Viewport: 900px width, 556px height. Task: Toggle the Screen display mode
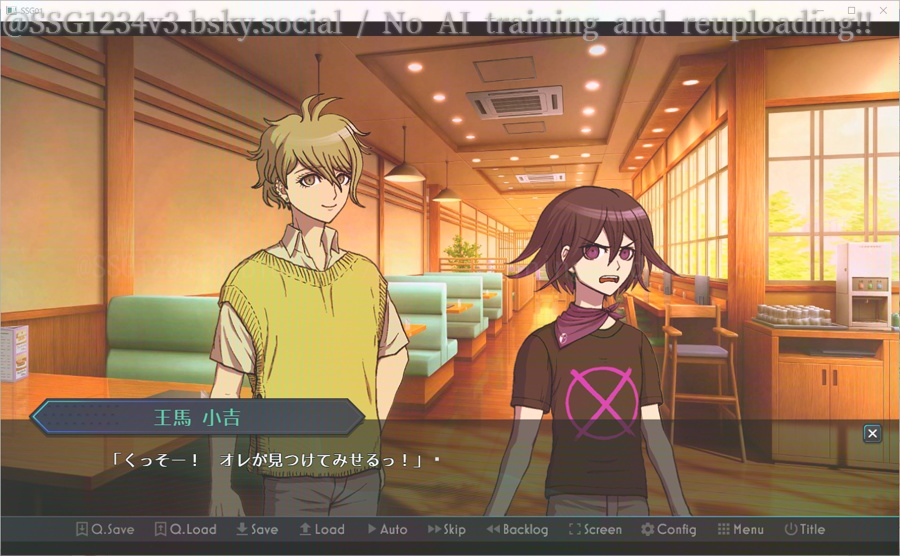(x=595, y=530)
